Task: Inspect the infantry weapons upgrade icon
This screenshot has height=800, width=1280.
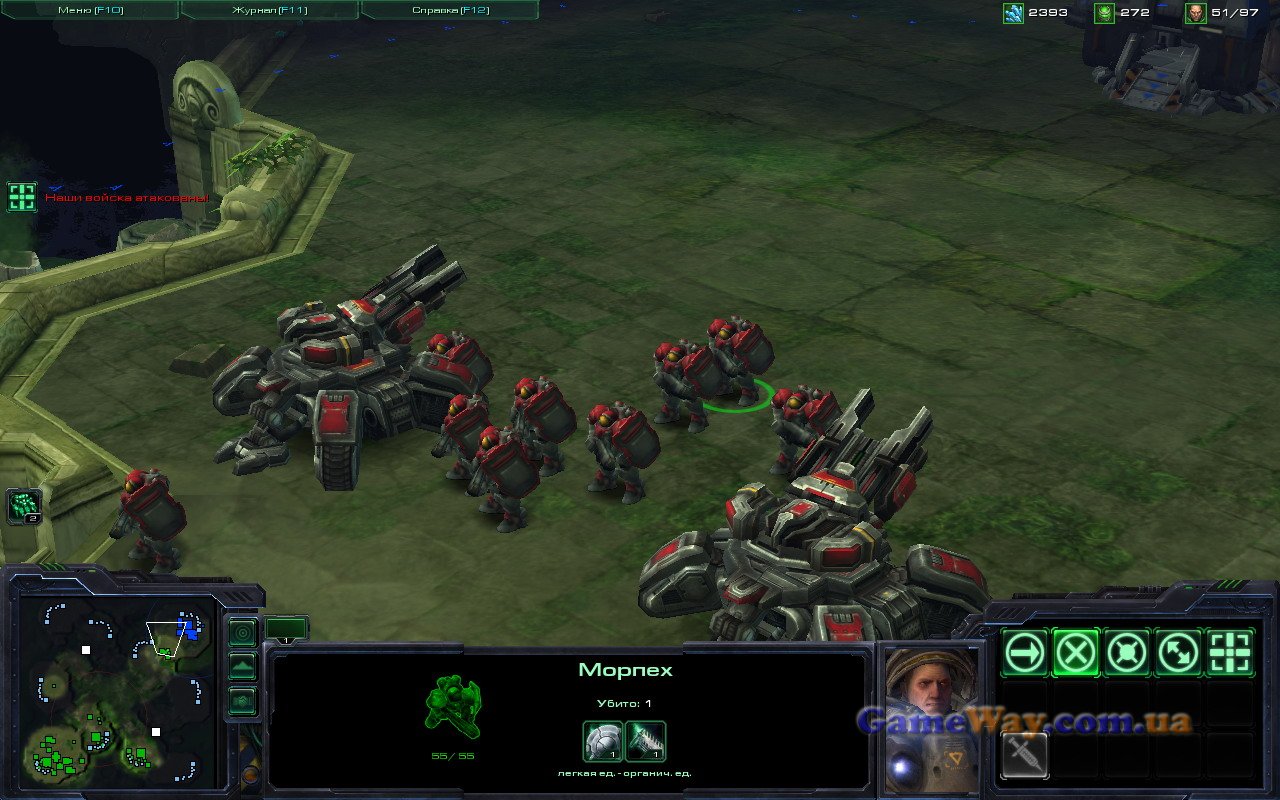Action: pyautogui.click(x=646, y=741)
